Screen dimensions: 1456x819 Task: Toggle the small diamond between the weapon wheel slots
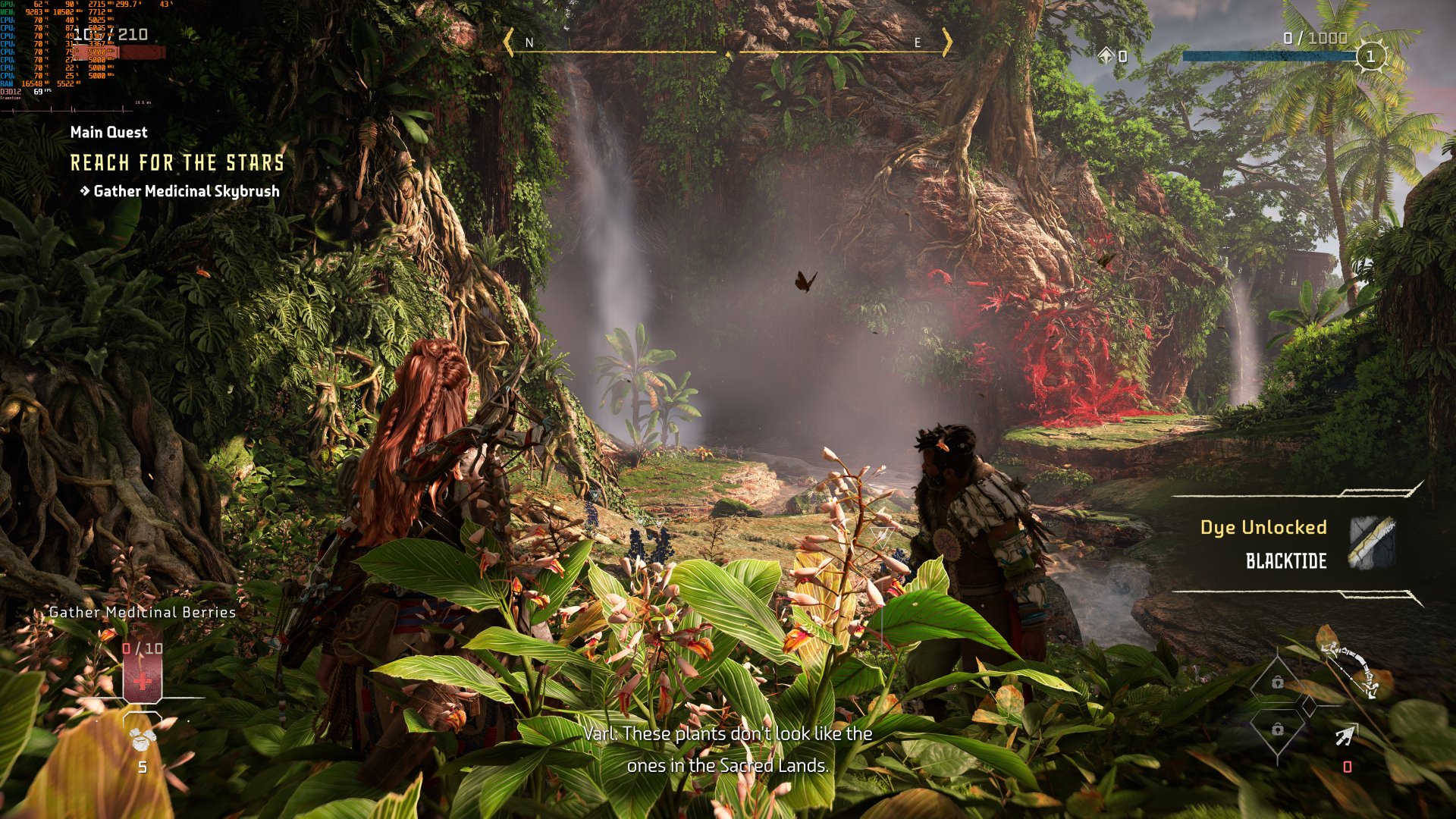coord(1310,705)
